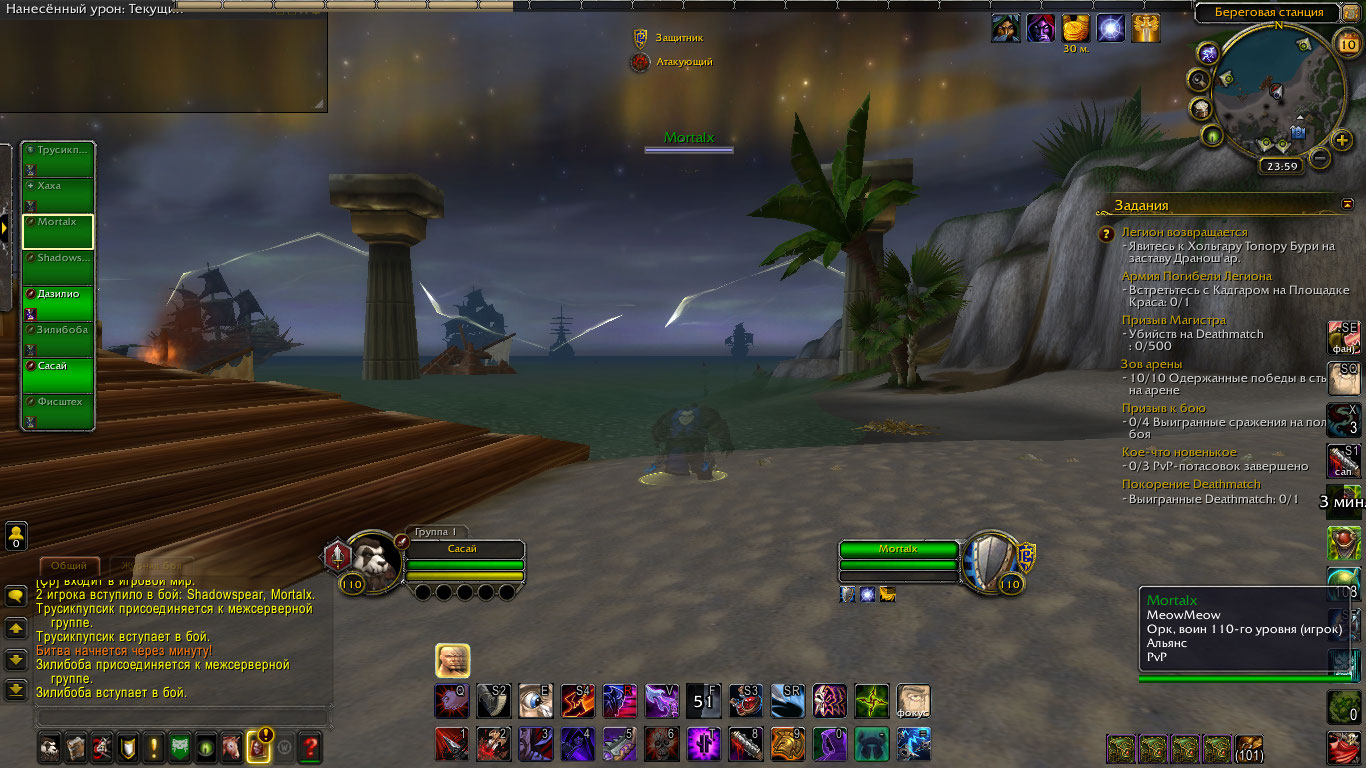This screenshot has width=1366, height=768.
Task: Open the green guild banner micro button
Action: [180, 746]
